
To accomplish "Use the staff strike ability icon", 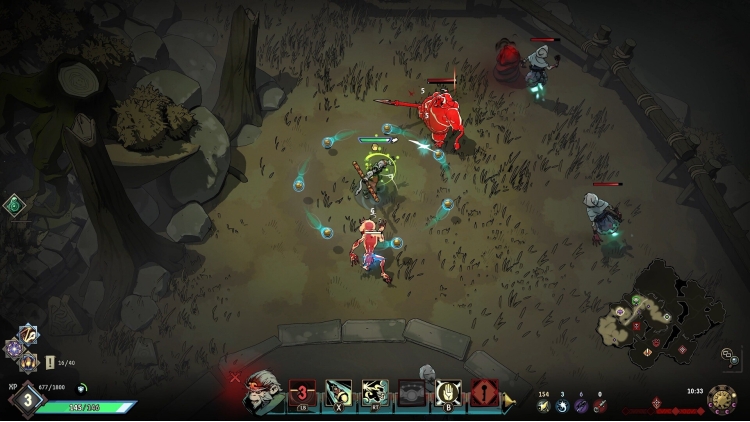I will pos(337,393).
